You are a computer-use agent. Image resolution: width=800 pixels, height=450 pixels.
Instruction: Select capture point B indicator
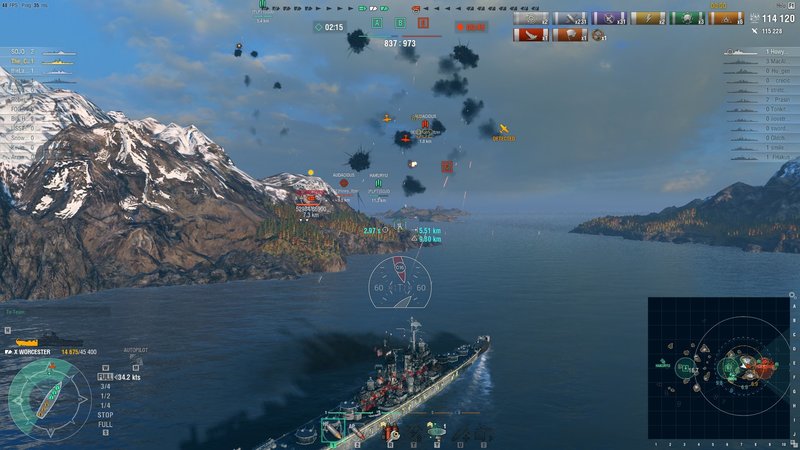[400, 22]
